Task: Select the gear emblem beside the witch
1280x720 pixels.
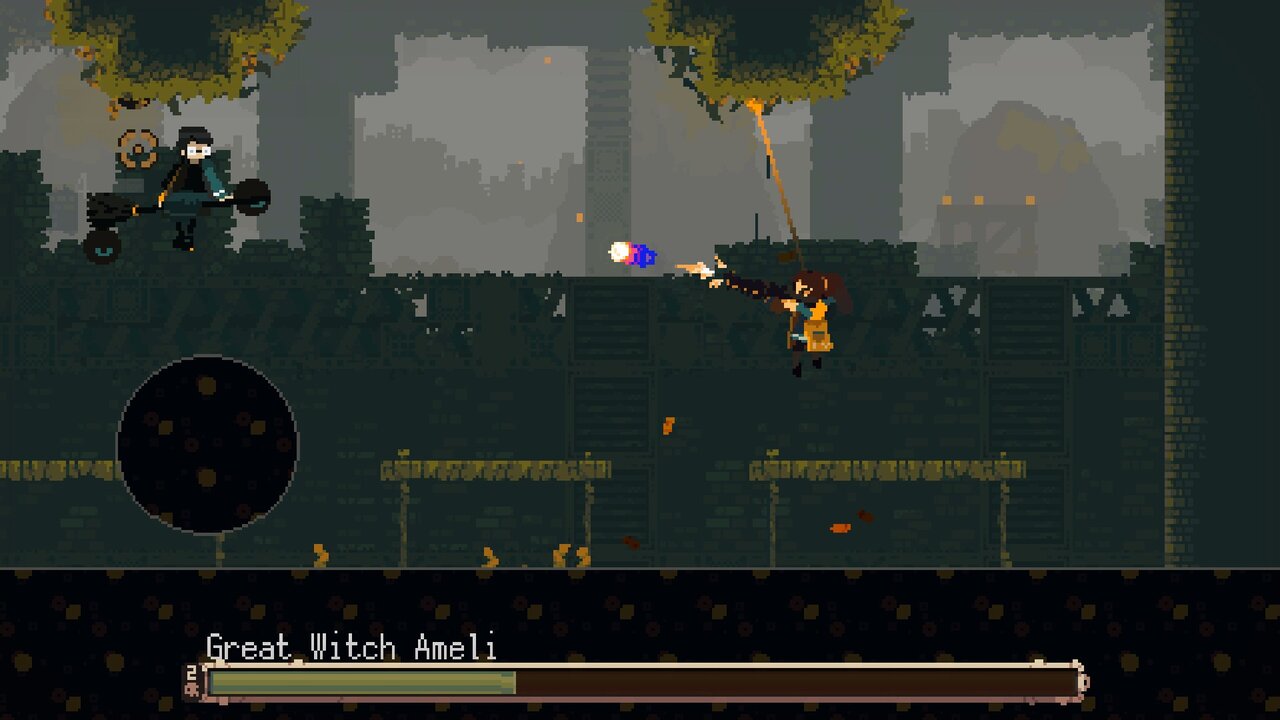Action: [x=136, y=148]
